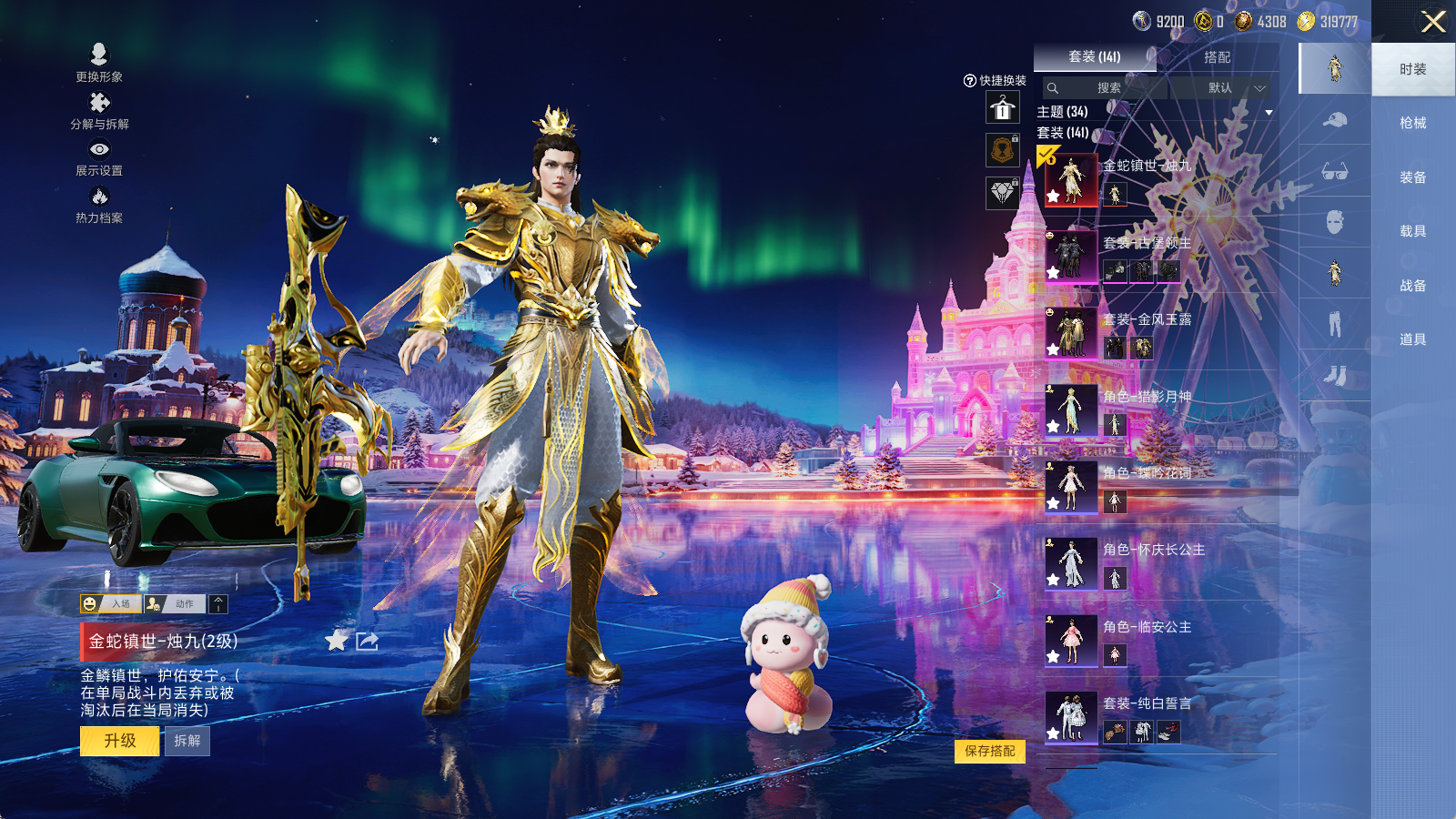Save outfit with 保存搭配 button
This screenshot has width=1456, height=819.
tap(990, 751)
